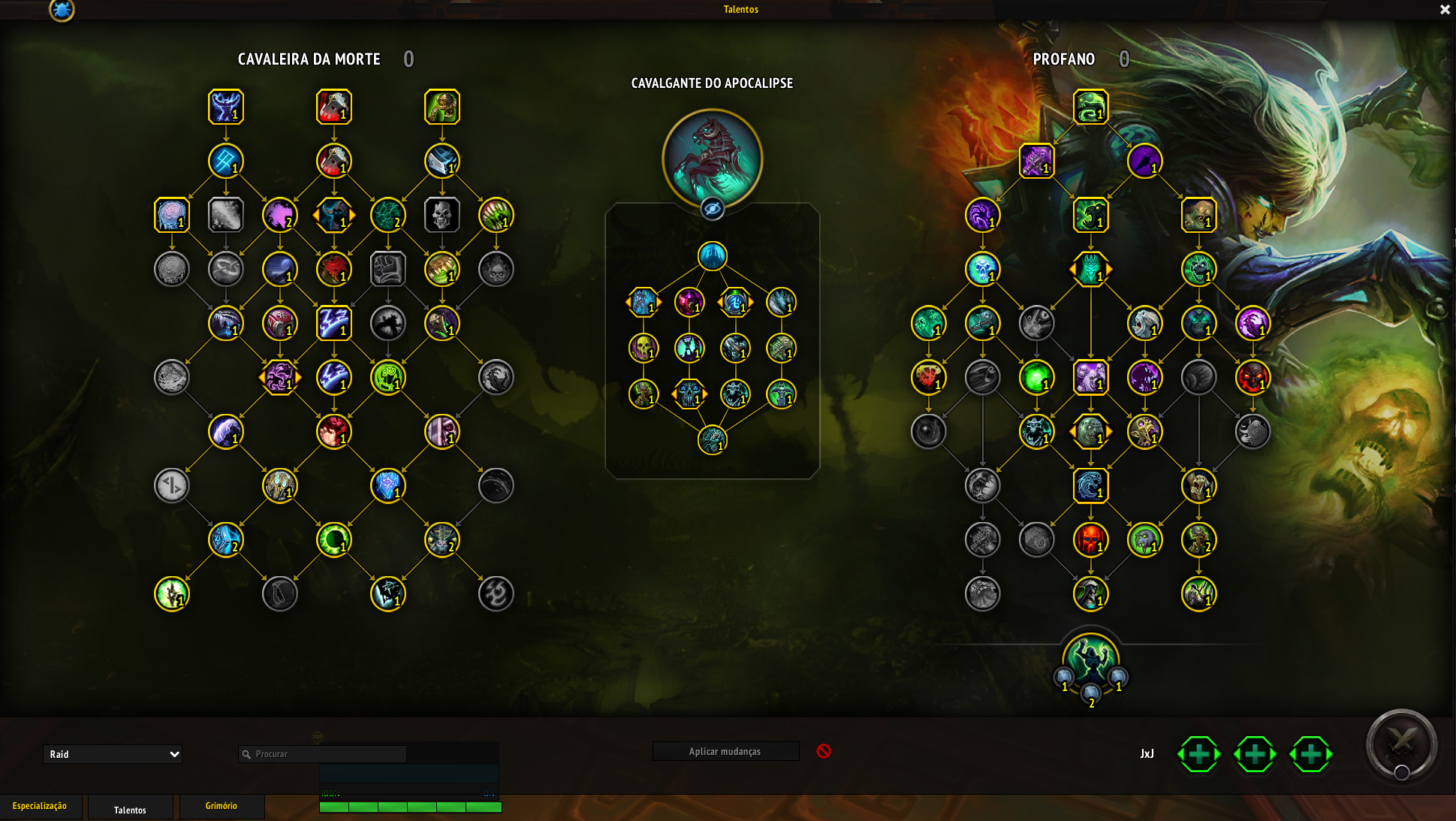The height and width of the screenshot is (821, 1456).
Task: Select the Cavalgante do Apocalipse horse portrait
Action: point(712,158)
